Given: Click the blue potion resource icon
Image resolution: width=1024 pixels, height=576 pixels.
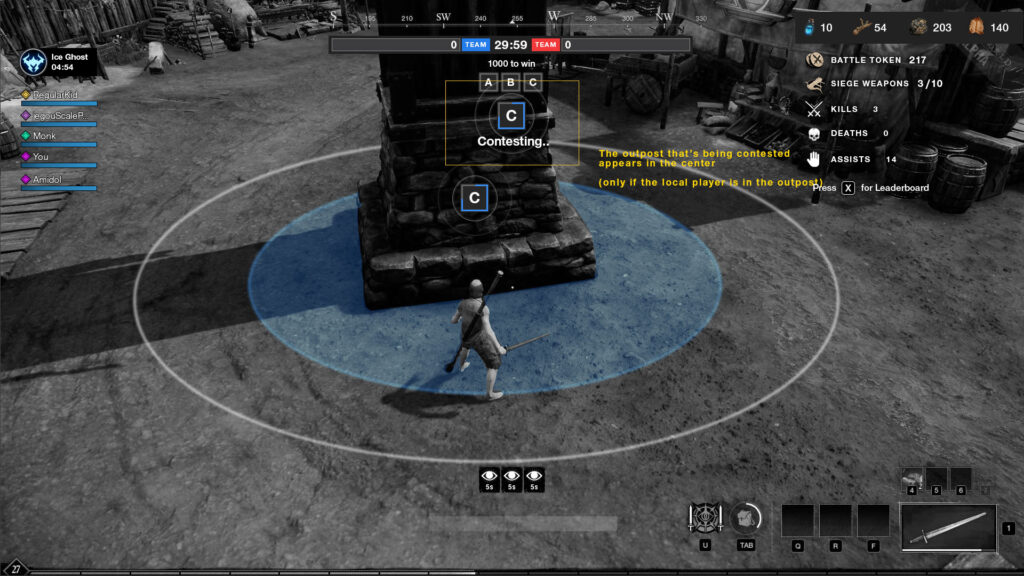Looking at the screenshot, I should (810, 28).
